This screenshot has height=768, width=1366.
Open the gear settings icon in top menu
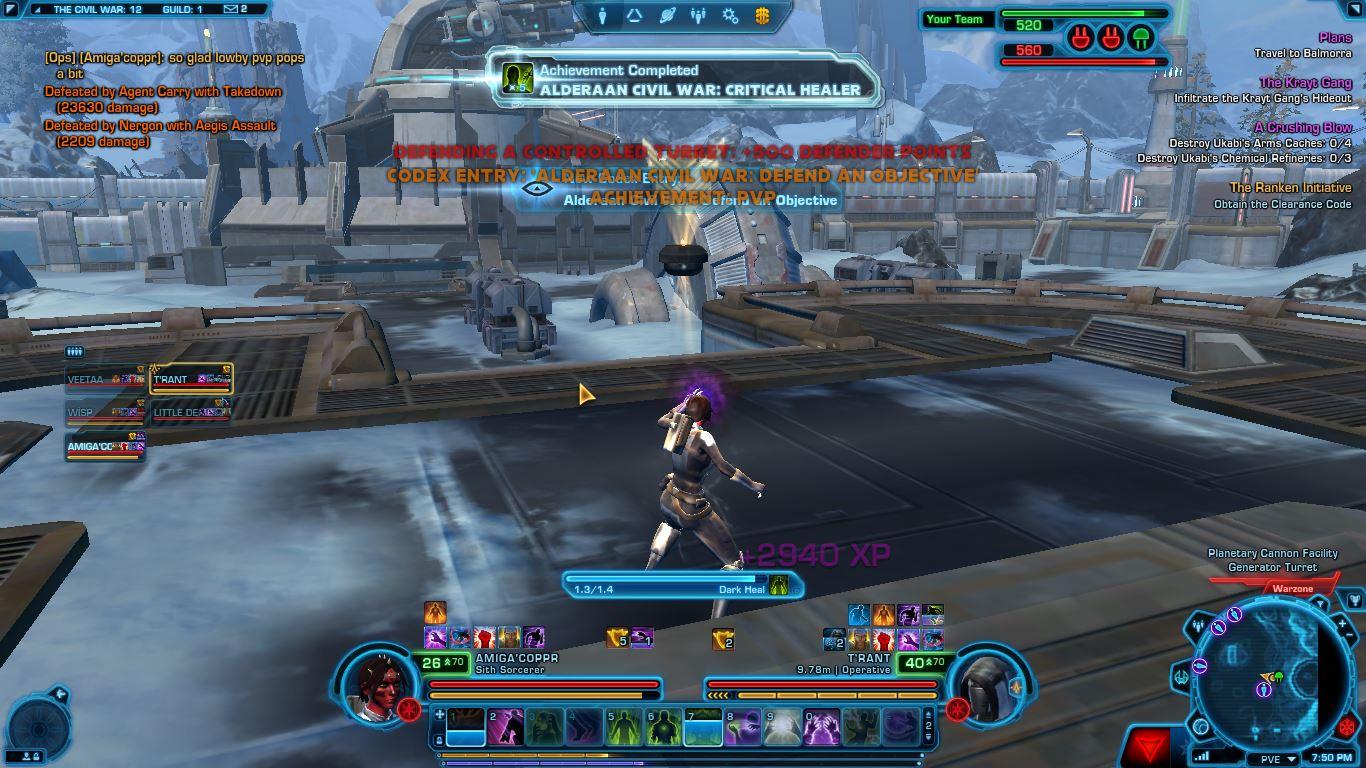730,15
